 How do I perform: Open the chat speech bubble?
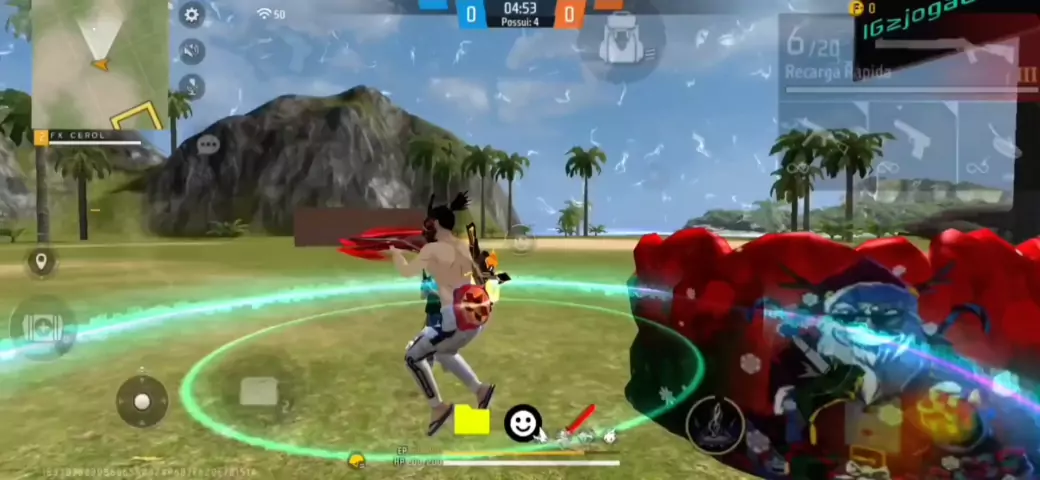pyautogui.click(x=208, y=145)
